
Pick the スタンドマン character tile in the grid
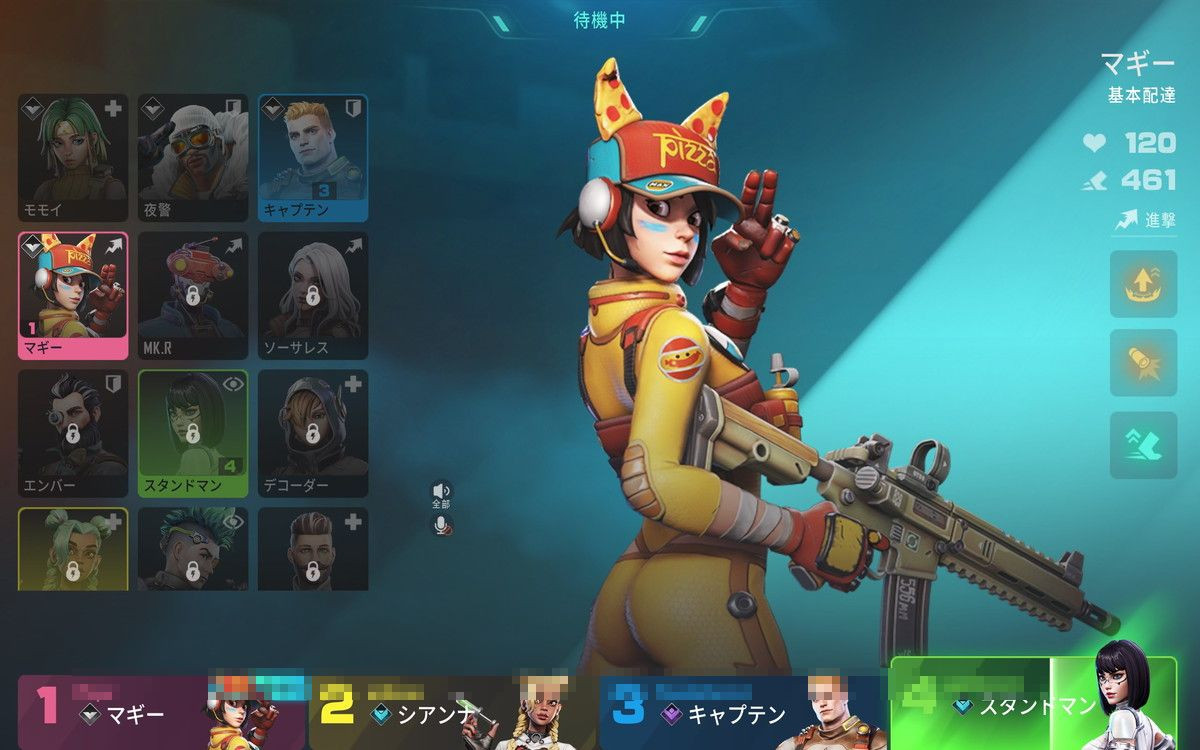coord(193,433)
